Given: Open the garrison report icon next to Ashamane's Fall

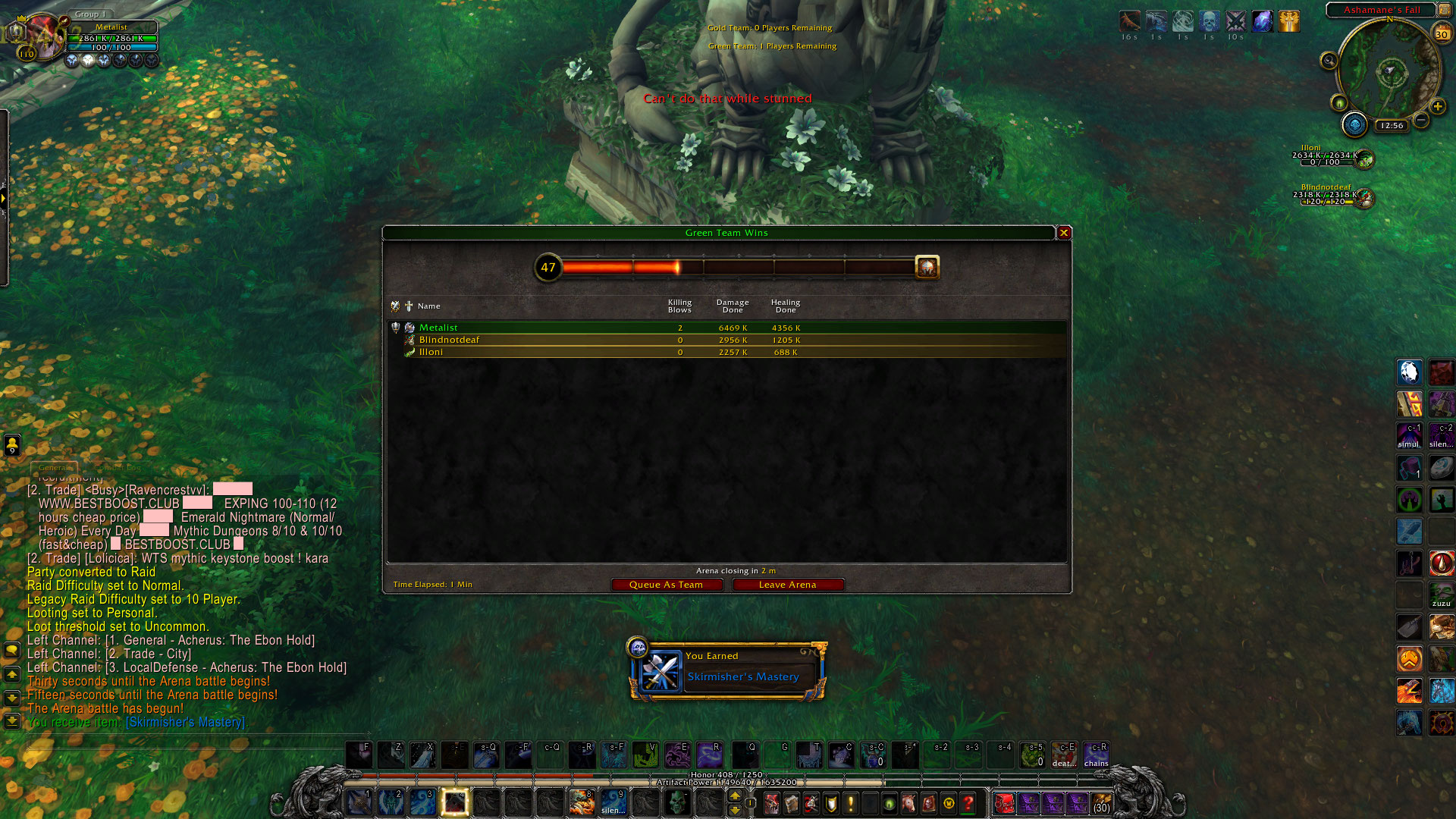Looking at the screenshot, I should pyautogui.click(x=1445, y=10).
